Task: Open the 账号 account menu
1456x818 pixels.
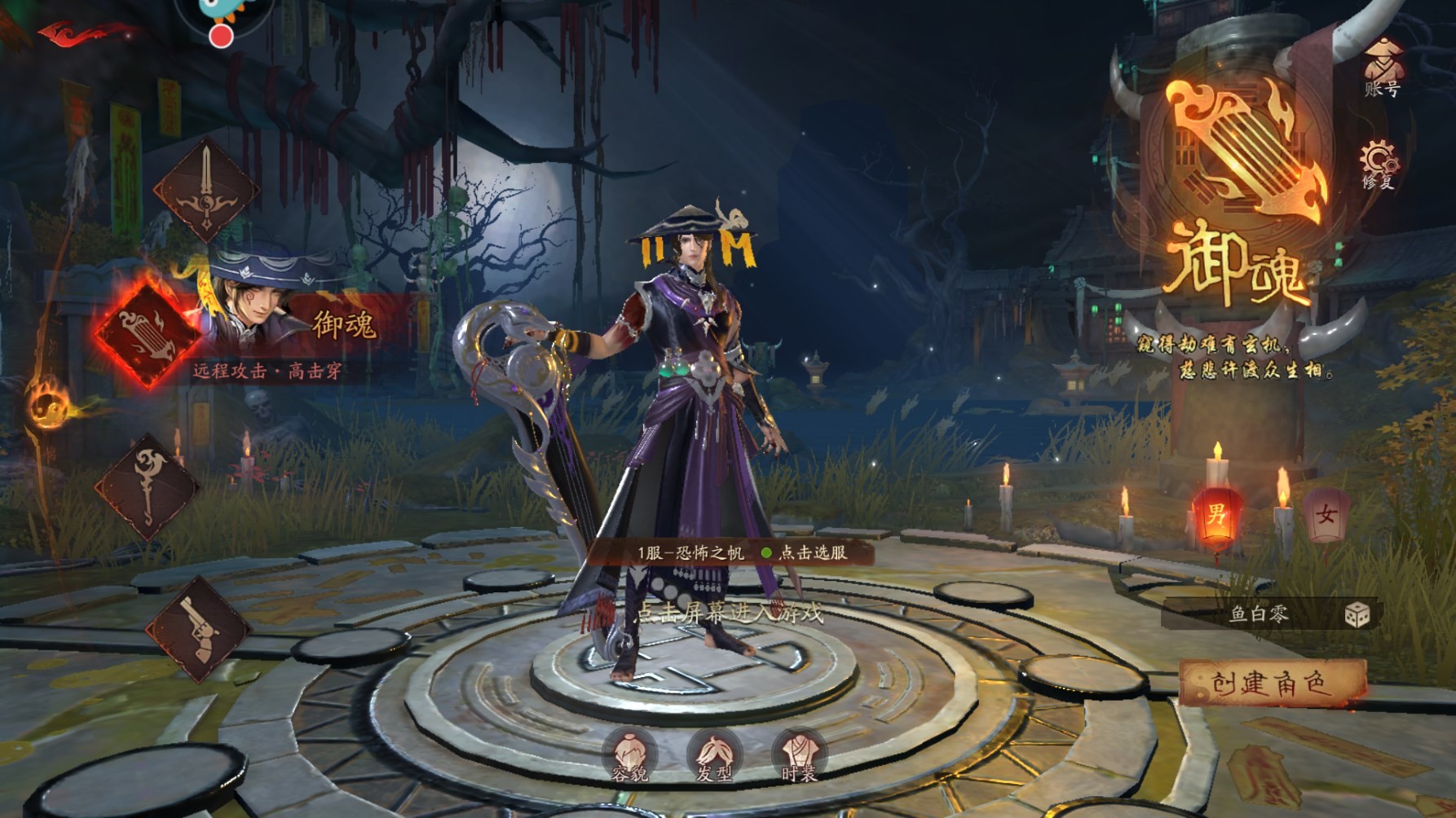Action: (x=1382, y=68)
